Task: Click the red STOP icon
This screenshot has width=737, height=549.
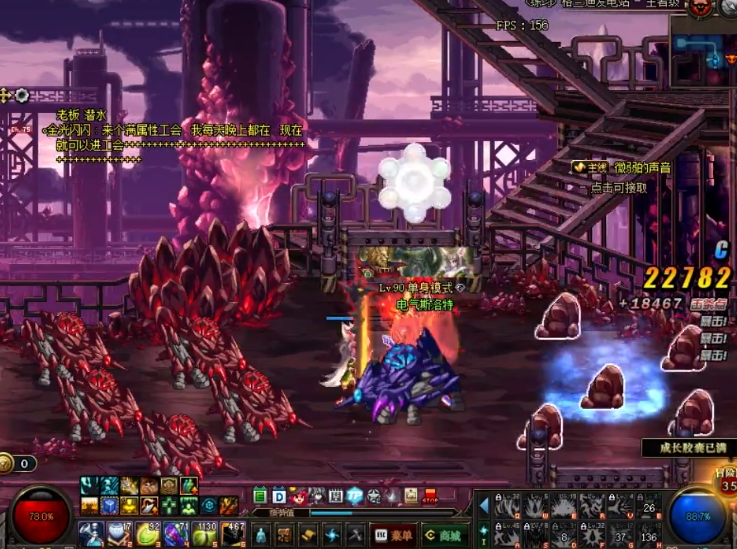Action: [x=429, y=495]
